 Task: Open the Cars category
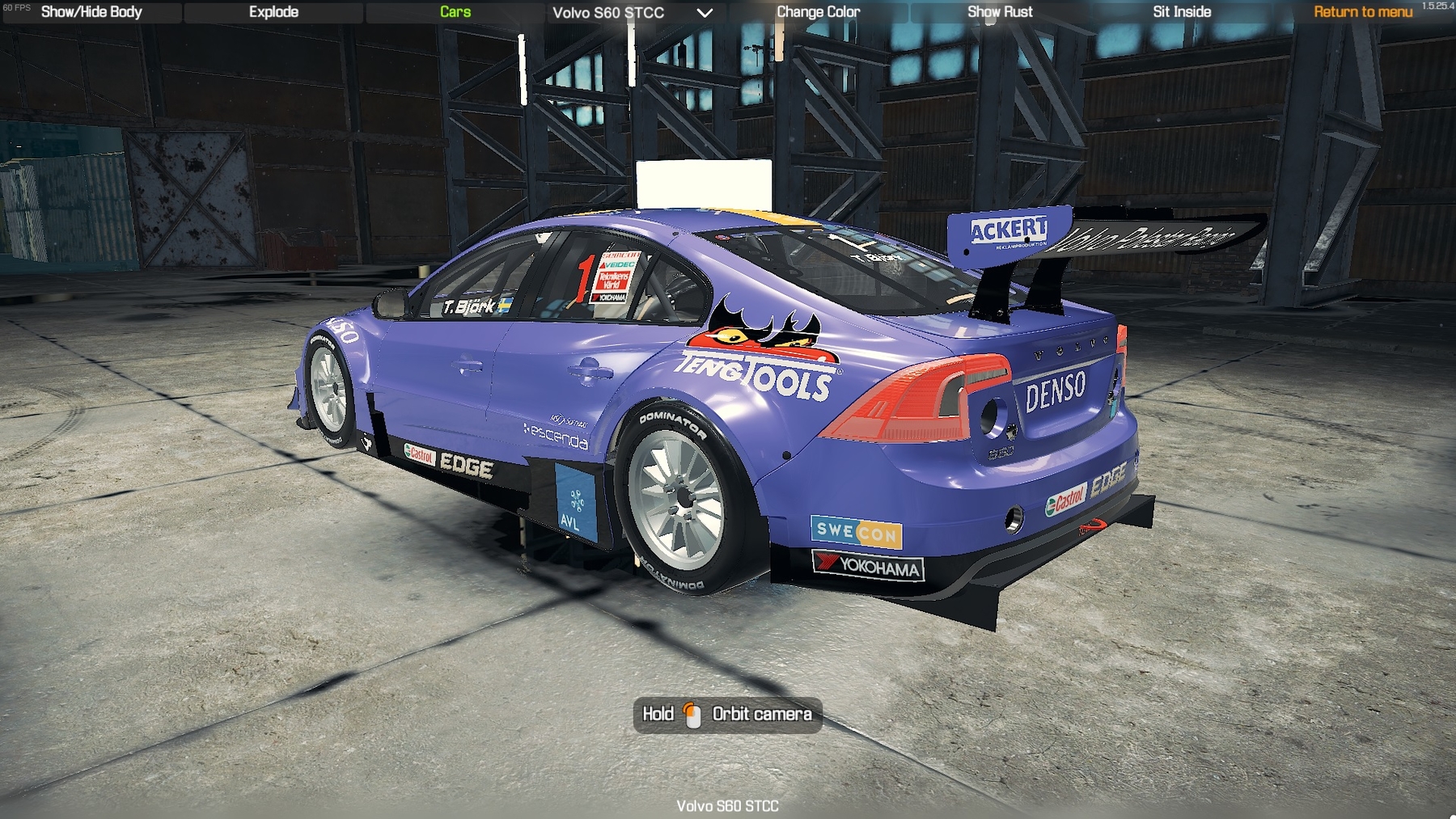(x=455, y=12)
